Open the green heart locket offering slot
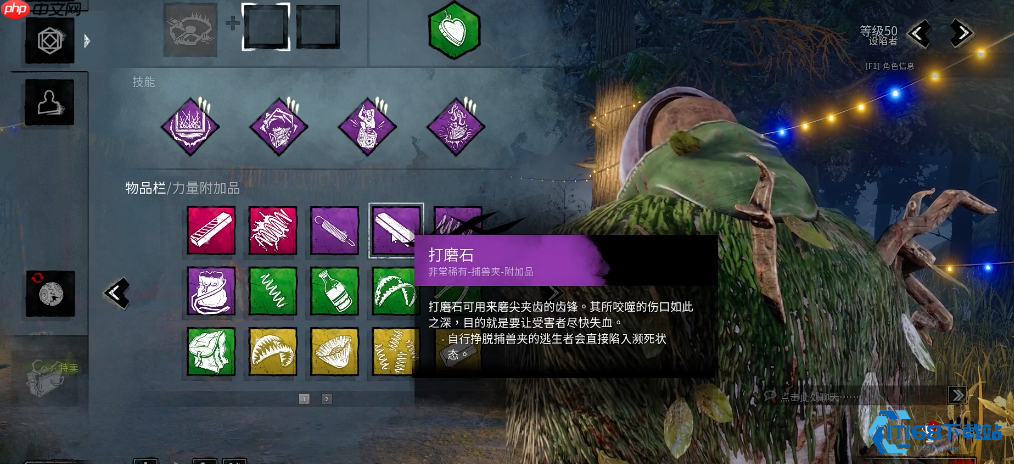1014x464 pixels. [x=454, y=30]
